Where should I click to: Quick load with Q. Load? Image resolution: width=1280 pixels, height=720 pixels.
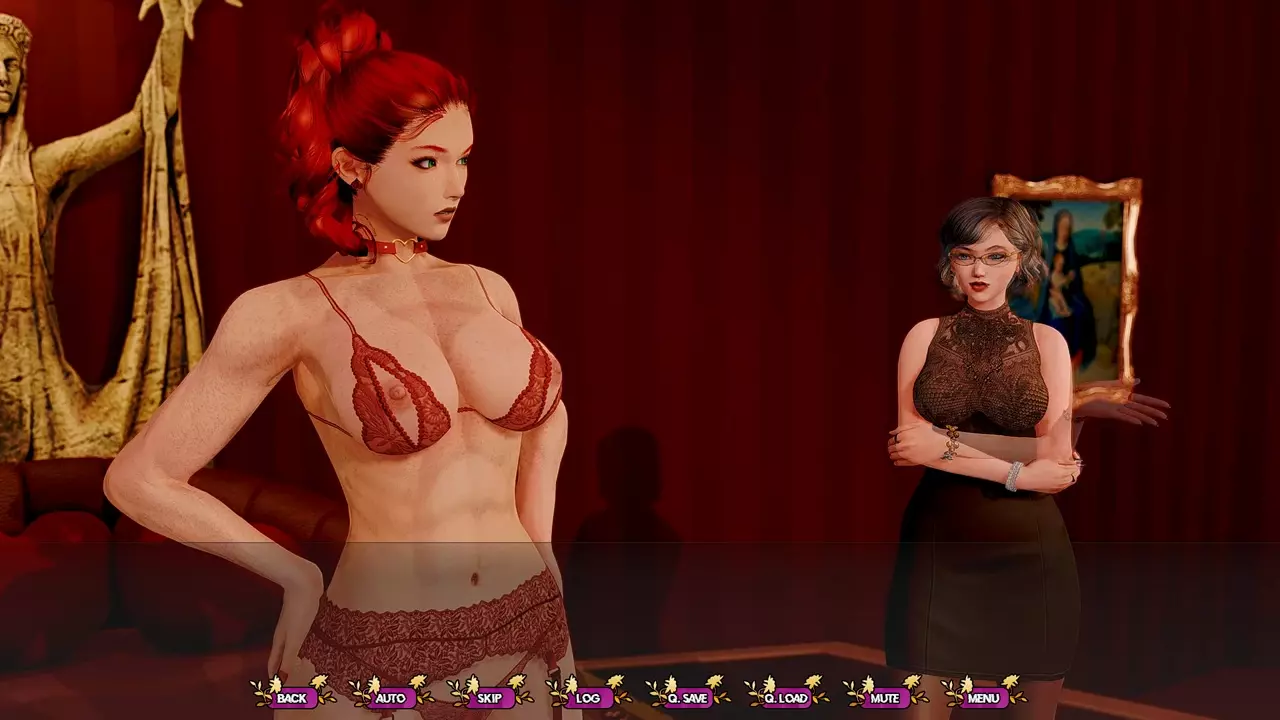(x=786, y=697)
